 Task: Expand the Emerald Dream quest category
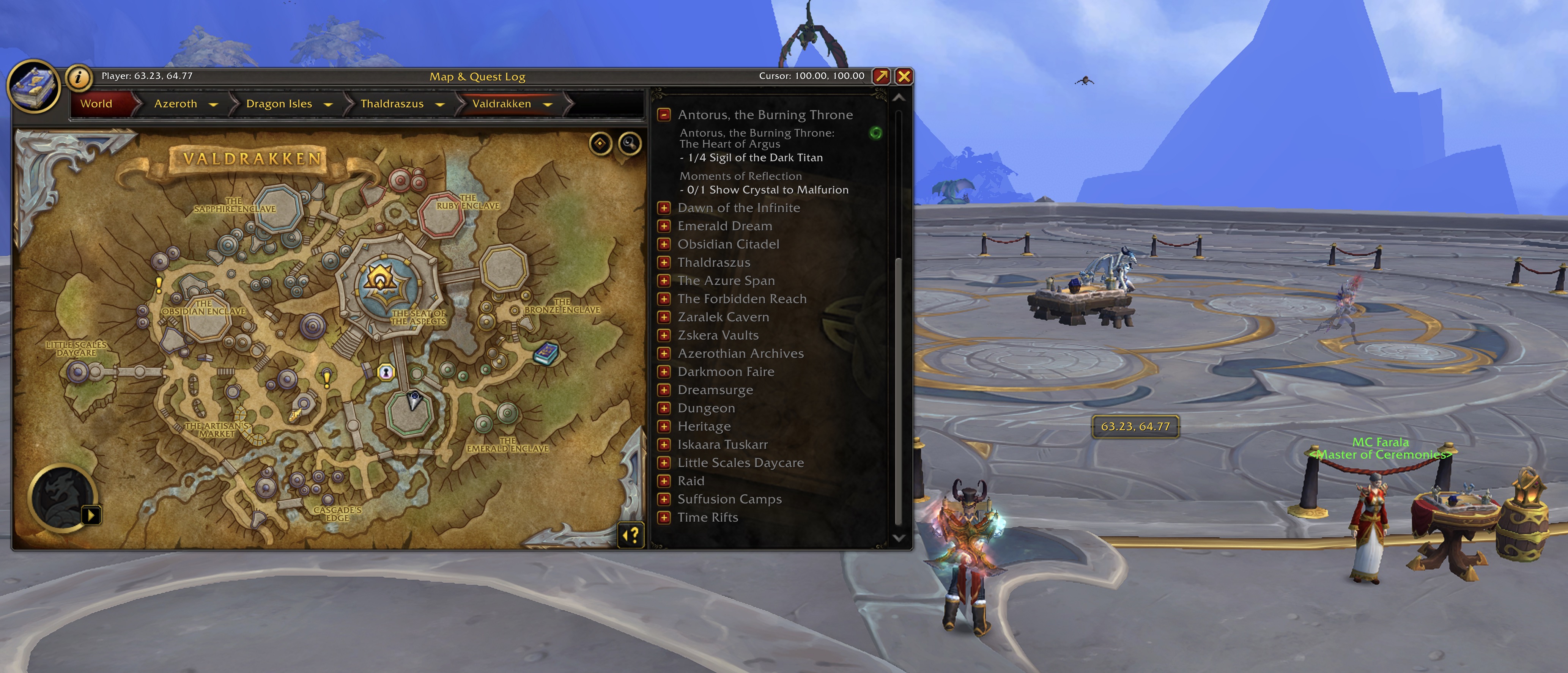click(664, 226)
